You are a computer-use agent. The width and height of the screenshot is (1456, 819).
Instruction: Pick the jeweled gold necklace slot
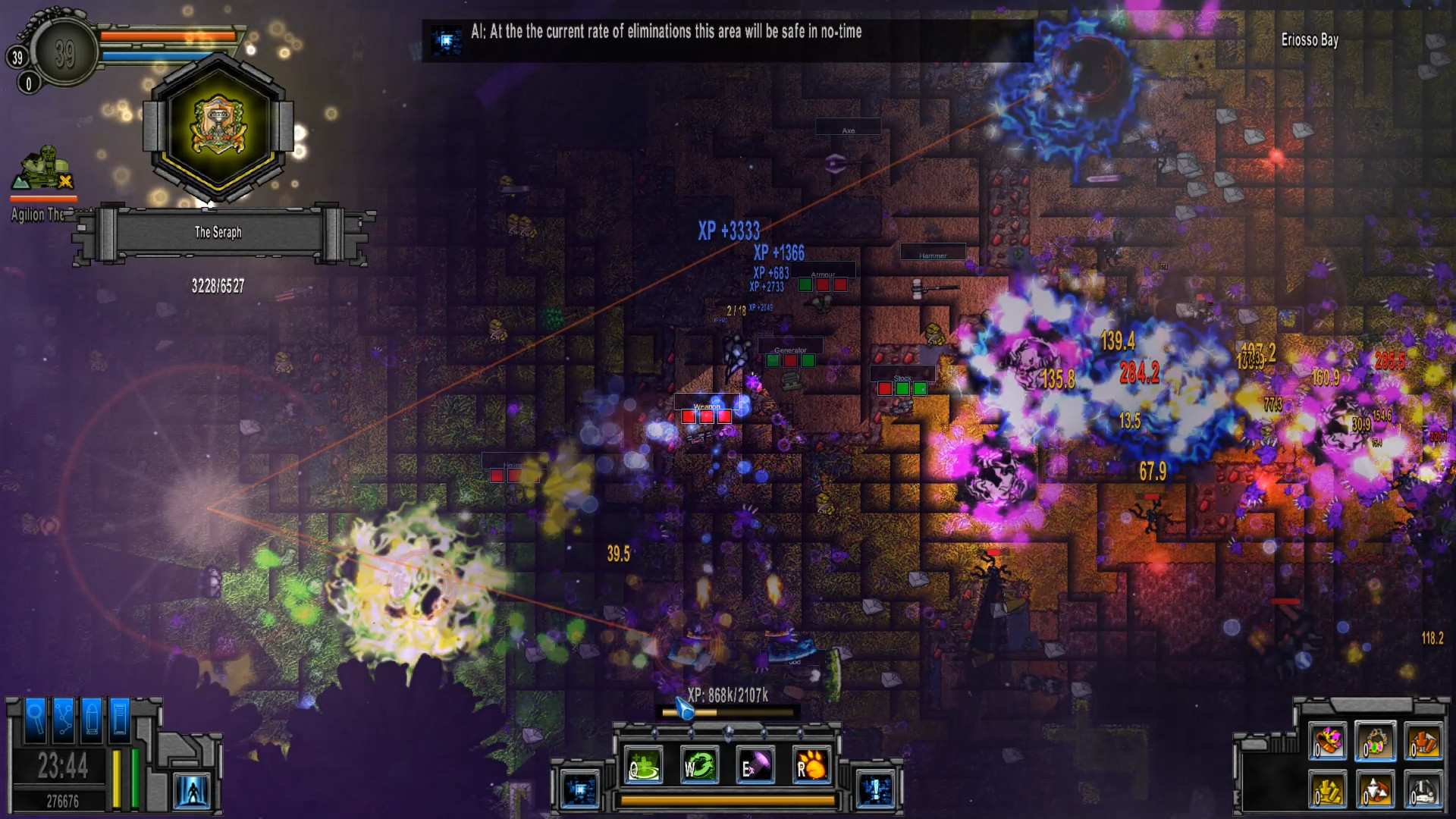[1375, 741]
